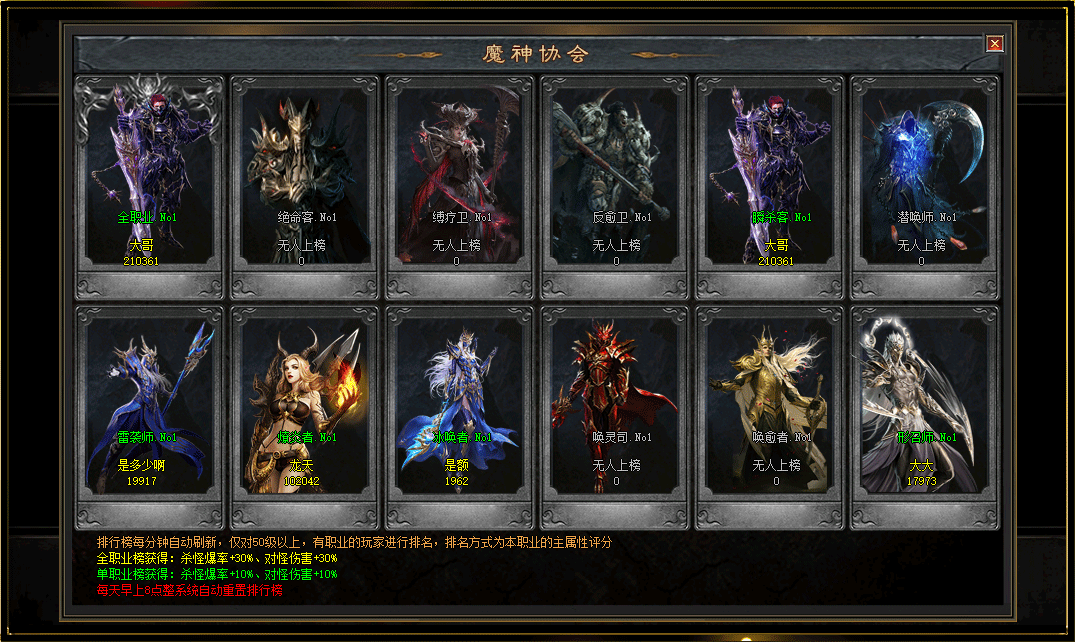View the 潜唤师 No1 card

coord(925,180)
